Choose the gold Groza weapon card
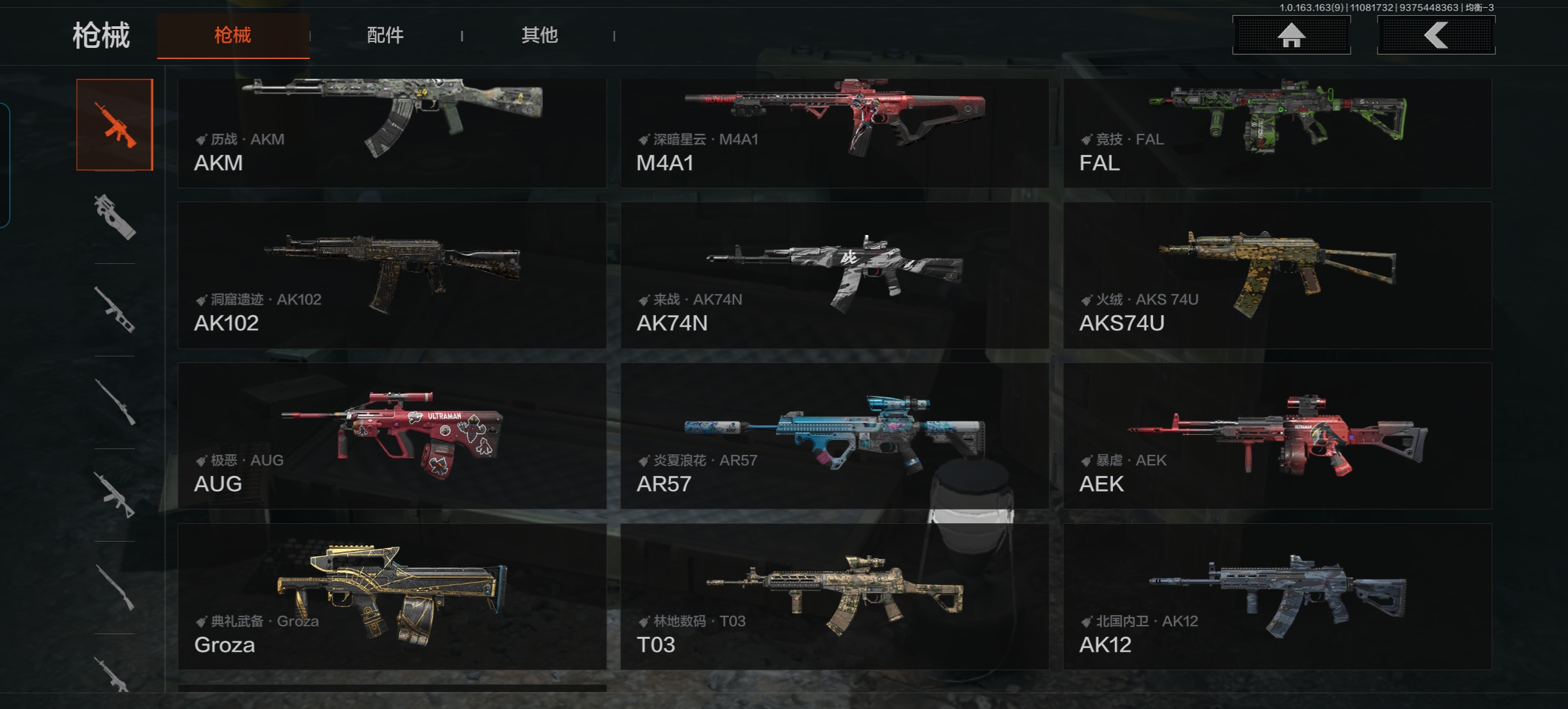This screenshot has height=709, width=1568. click(392, 597)
